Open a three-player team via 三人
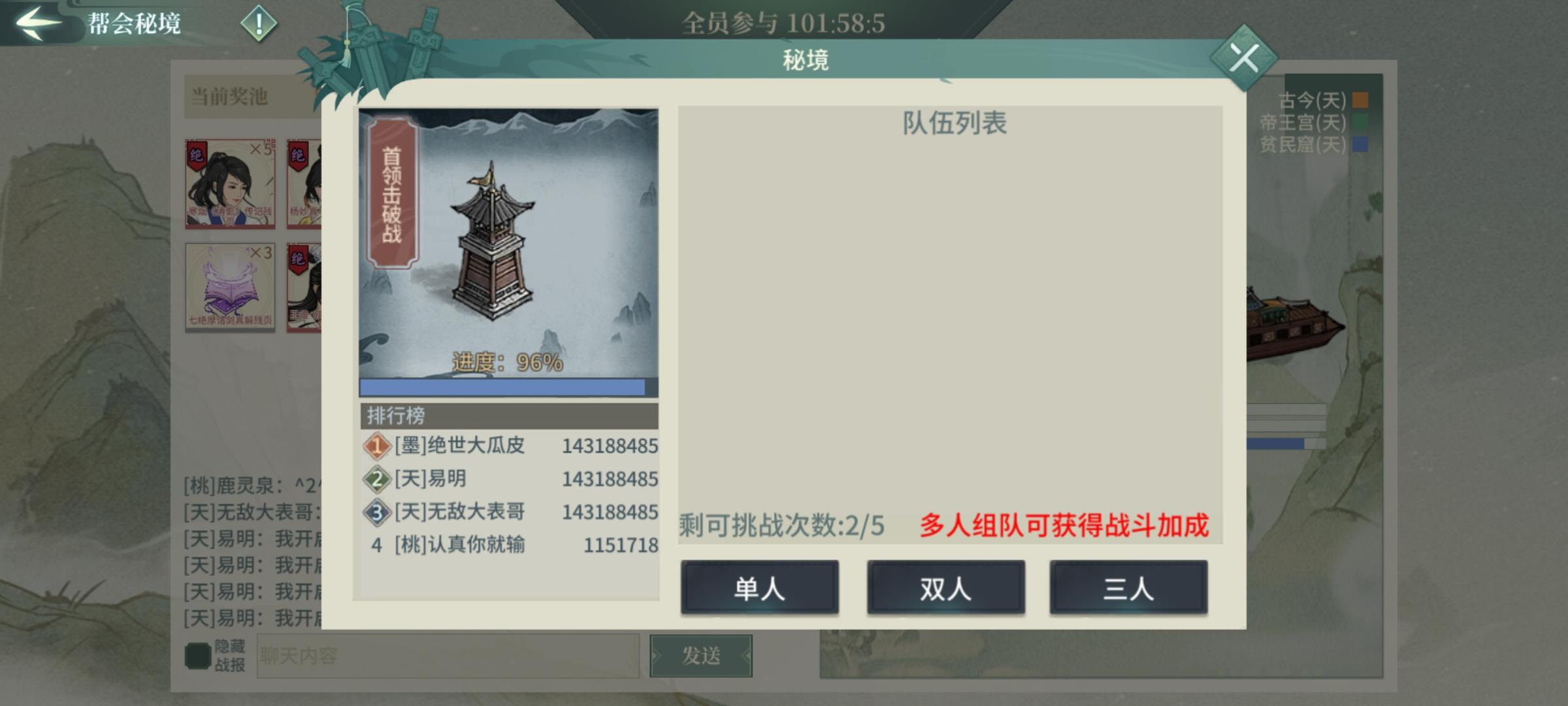The height and width of the screenshot is (706, 1568). [x=1128, y=588]
